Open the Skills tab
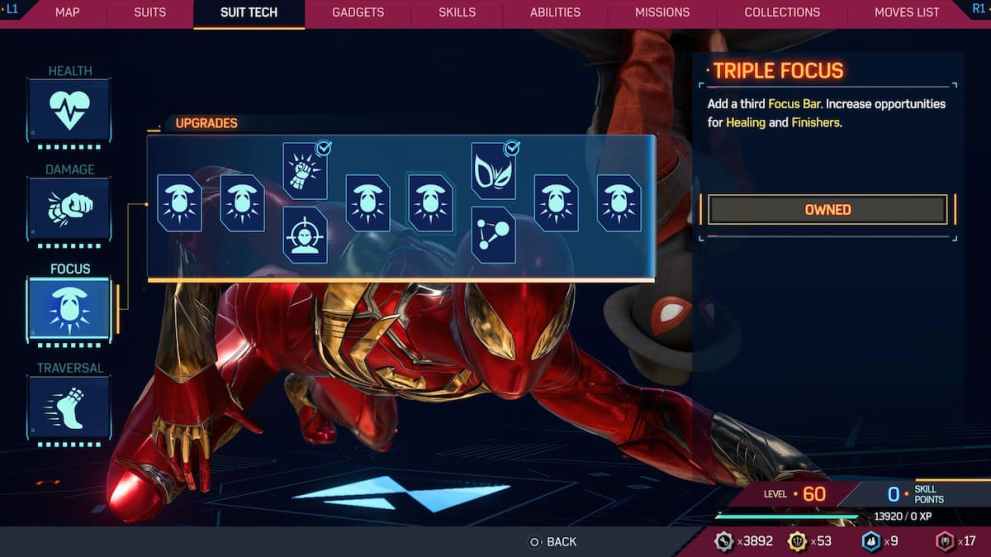The width and height of the screenshot is (991, 557). click(457, 13)
